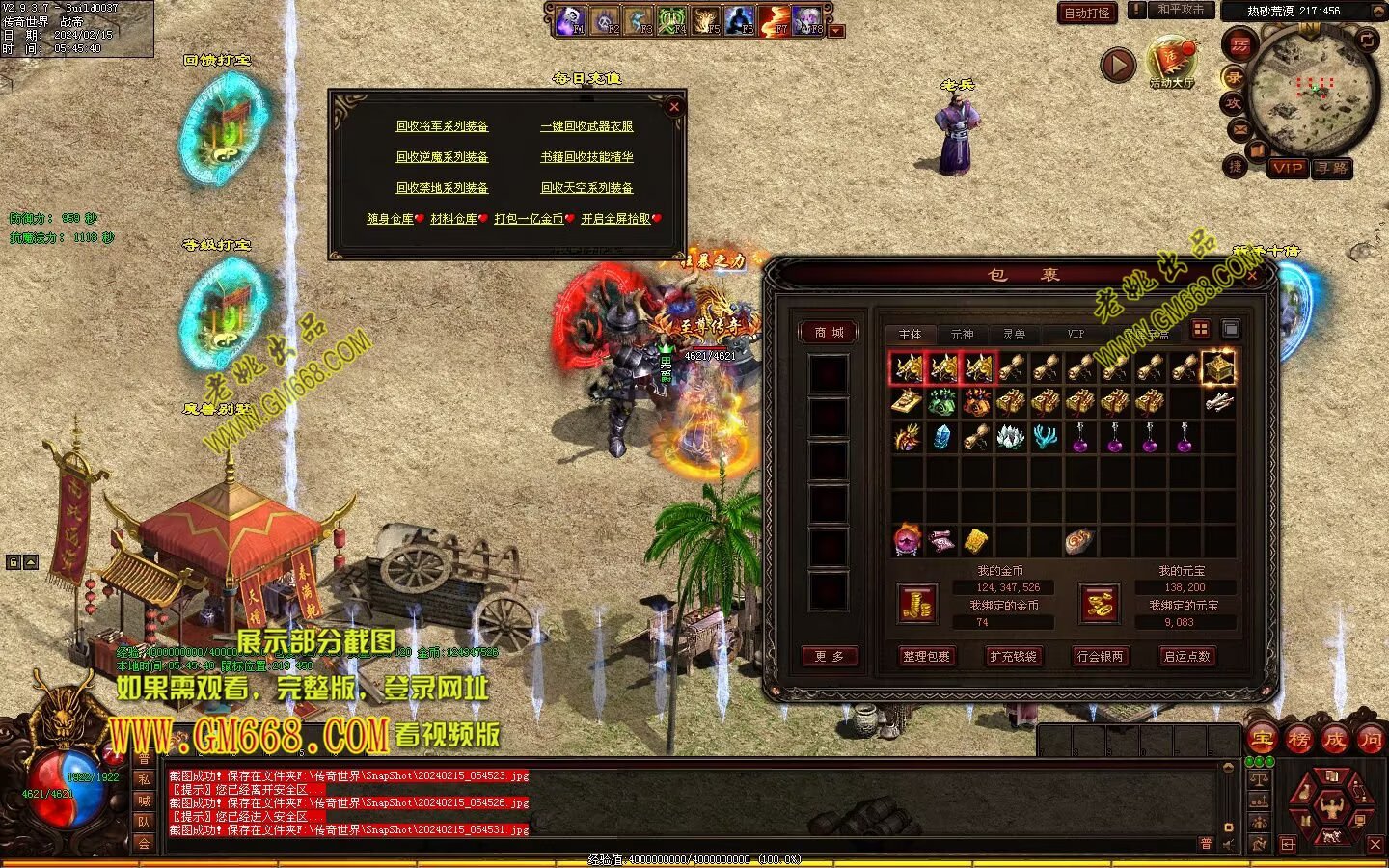
Task: Click the 打包一亿金币 option
Action: (x=530, y=219)
